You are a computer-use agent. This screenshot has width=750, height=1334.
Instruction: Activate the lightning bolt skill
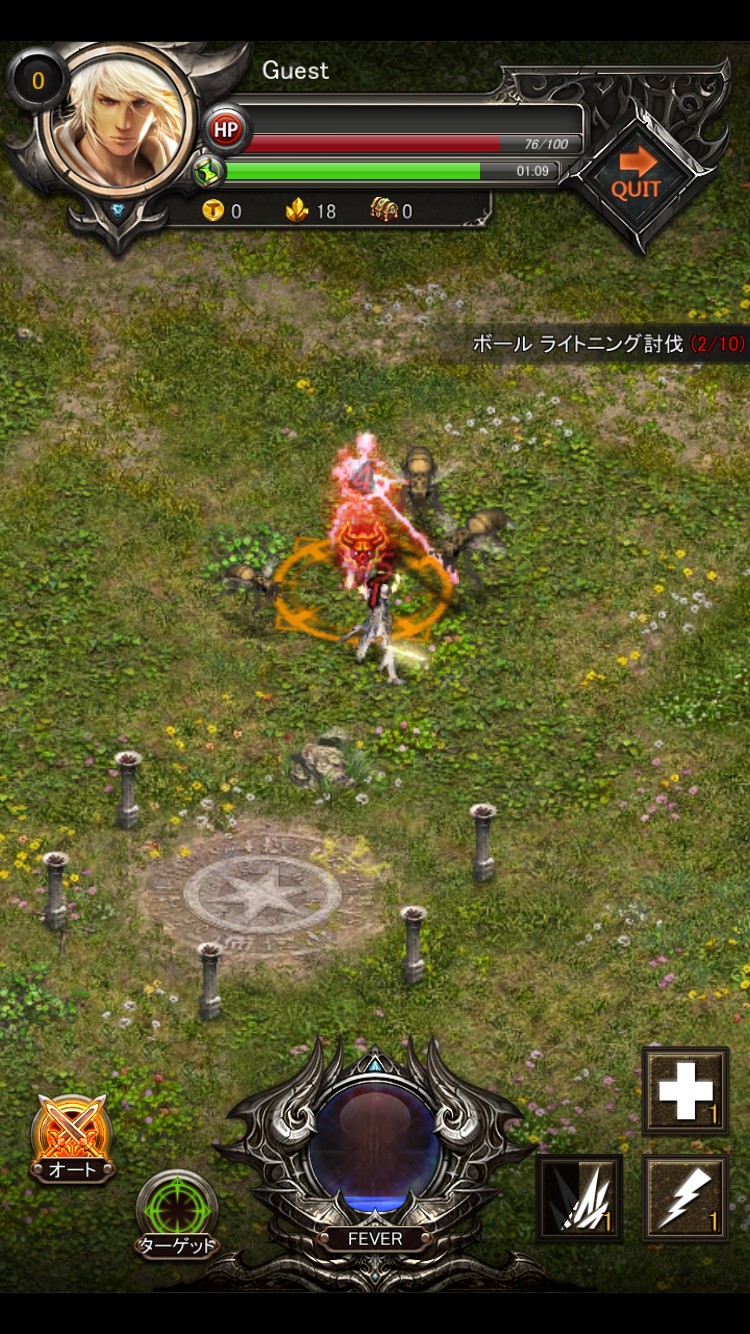pyautogui.click(x=685, y=1197)
